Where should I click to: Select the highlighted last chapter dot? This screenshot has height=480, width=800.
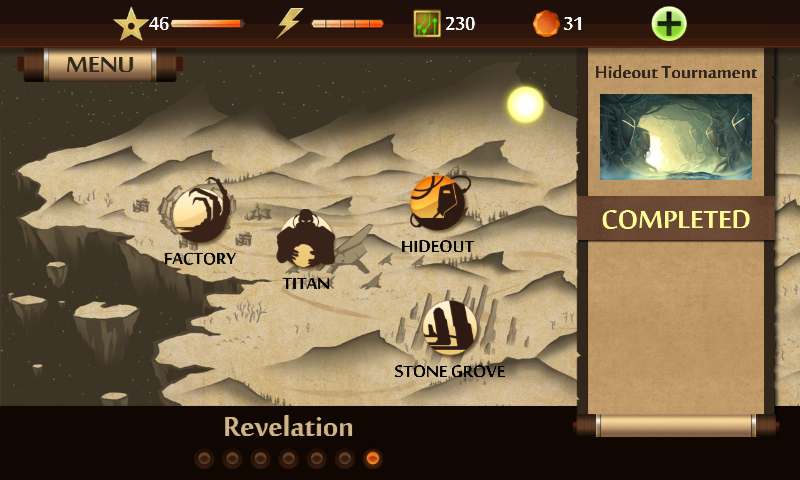(x=373, y=459)
